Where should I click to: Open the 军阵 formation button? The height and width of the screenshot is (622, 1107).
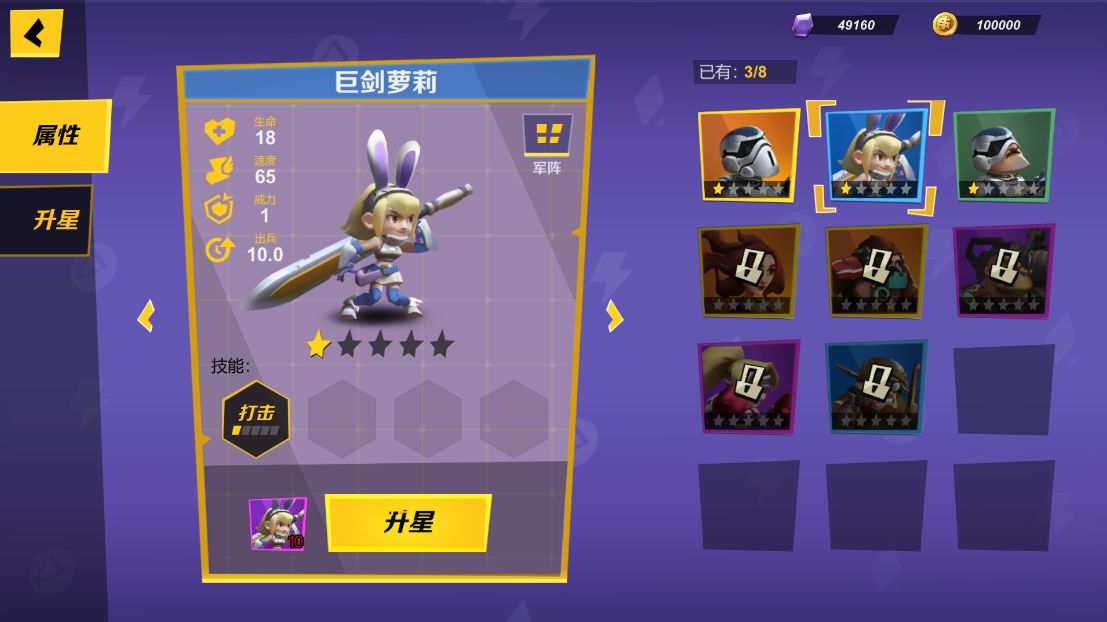(x=547, y=139)
